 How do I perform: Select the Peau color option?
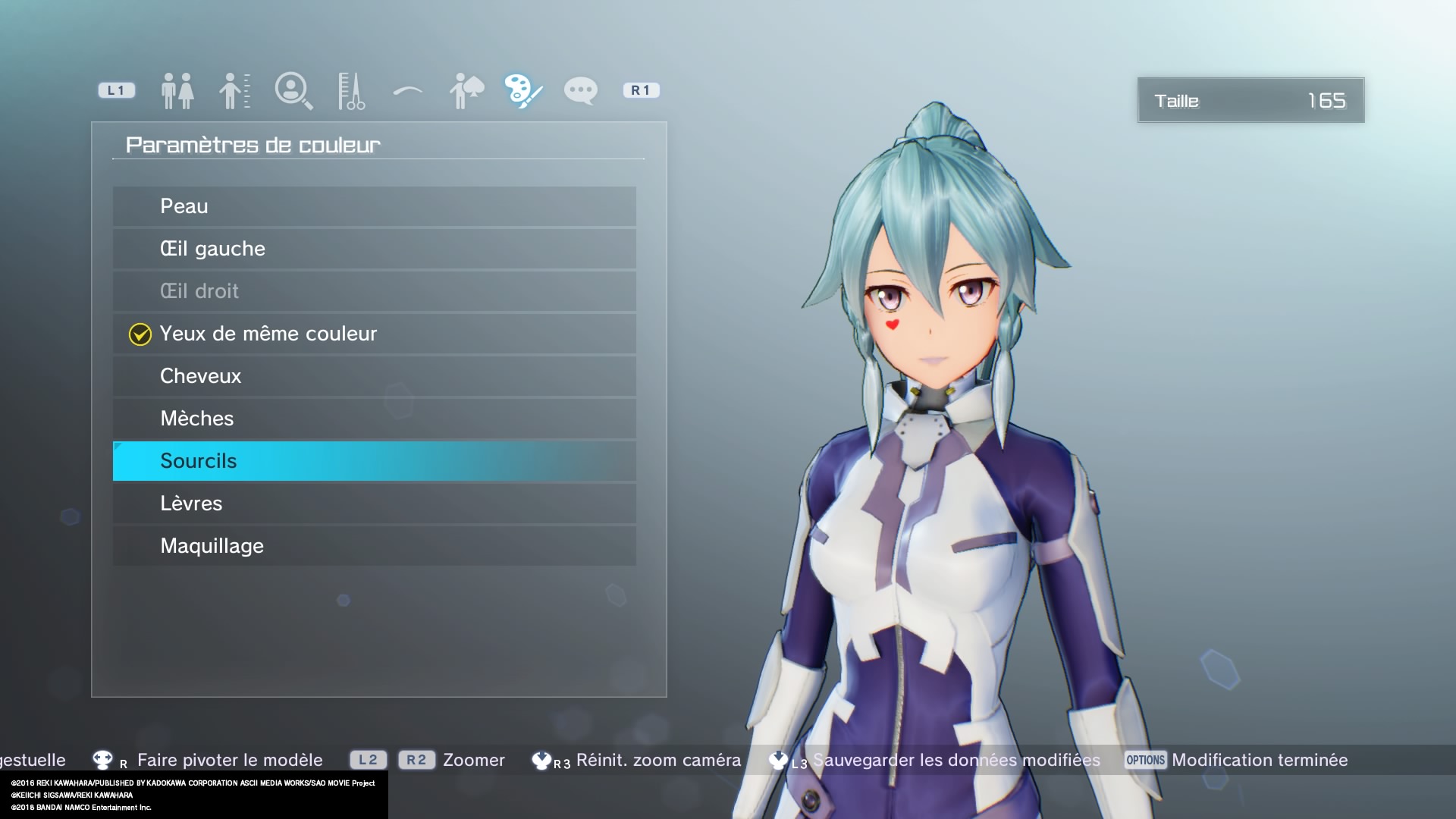click(x=374, y=206)
